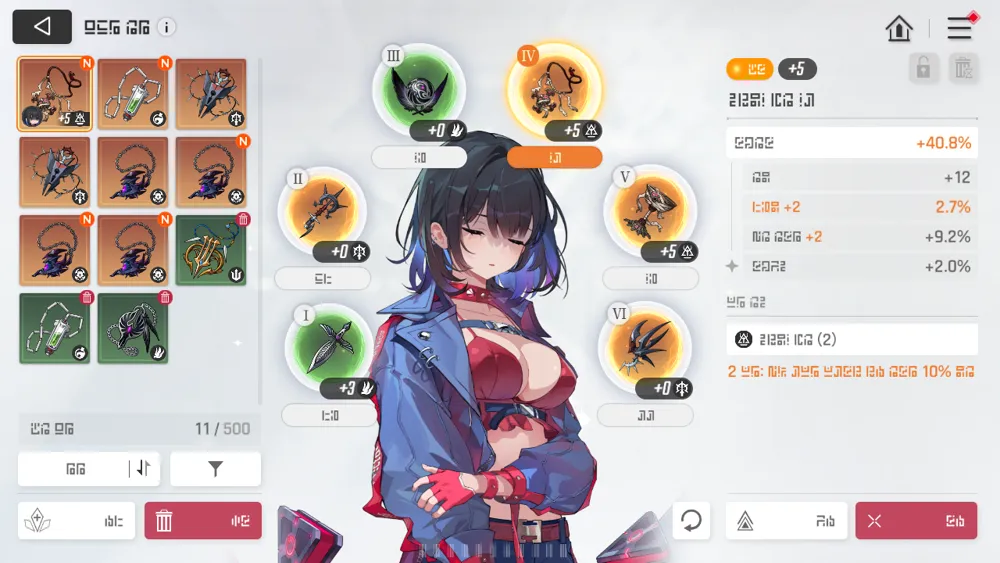Go back with the arrow button
Screen dimensions: 1000x563
42,27
